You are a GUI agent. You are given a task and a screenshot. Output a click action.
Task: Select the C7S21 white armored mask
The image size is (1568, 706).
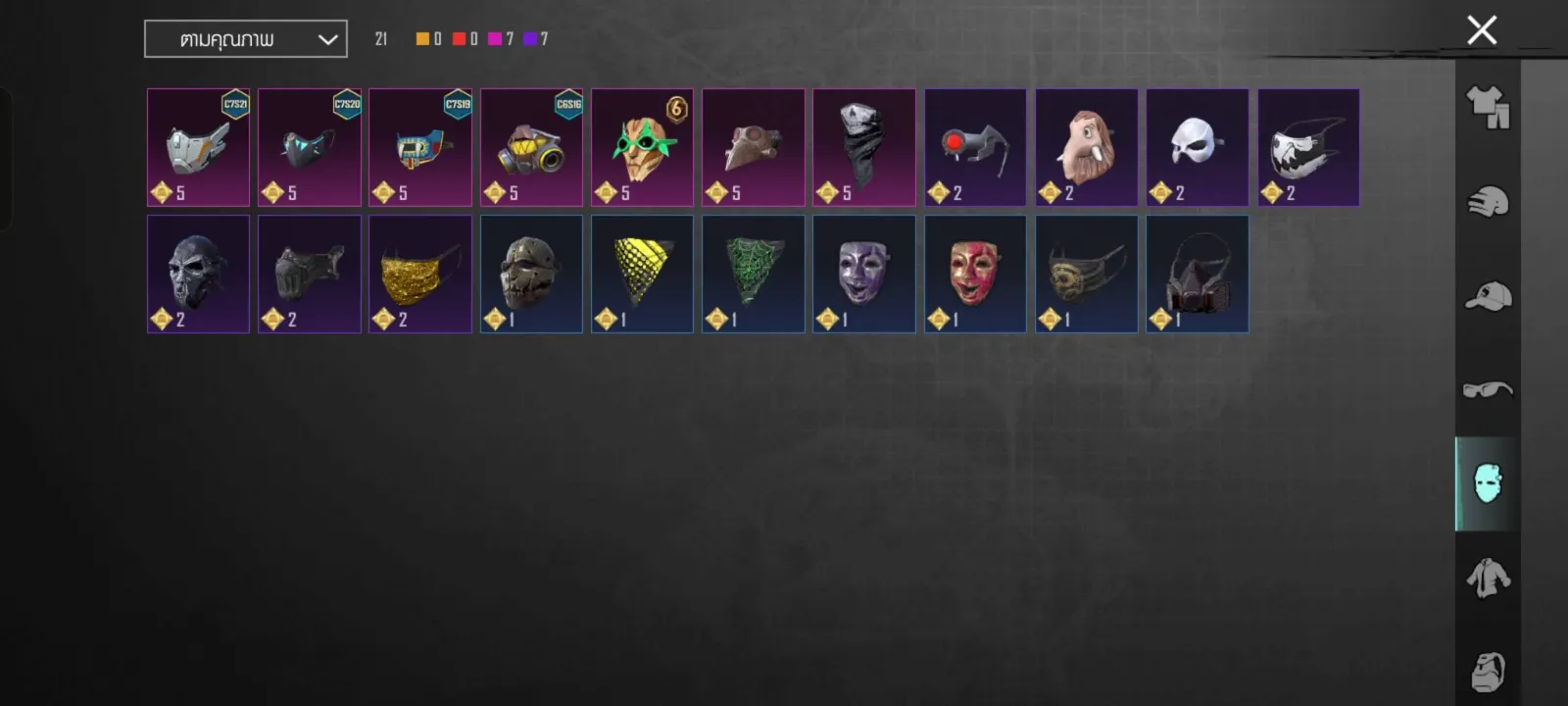tap(198, 148)
